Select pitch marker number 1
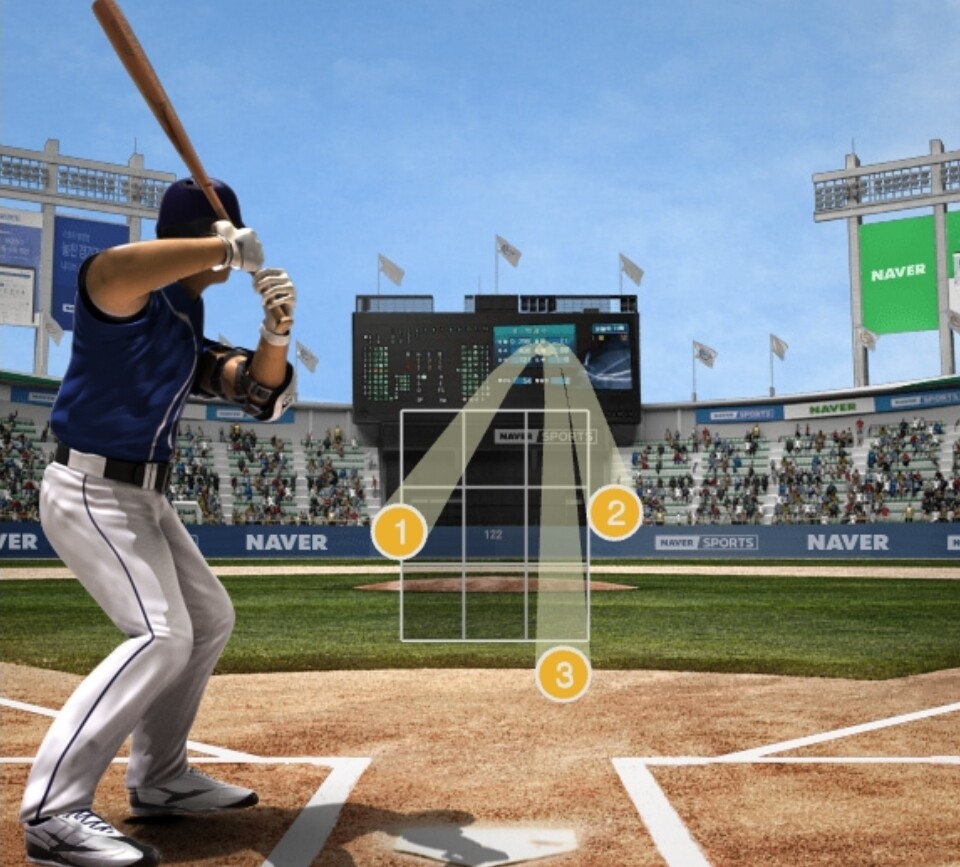 pyautogui.click(x=399, y=532)
